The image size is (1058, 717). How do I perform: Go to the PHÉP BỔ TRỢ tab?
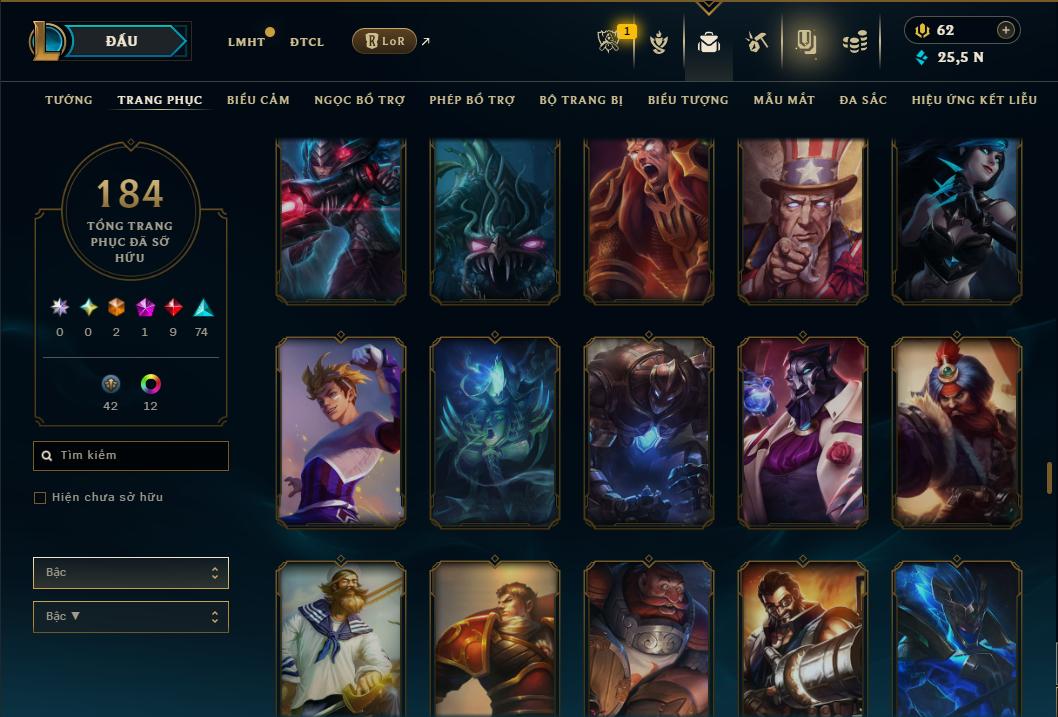[x=472, y=100]
